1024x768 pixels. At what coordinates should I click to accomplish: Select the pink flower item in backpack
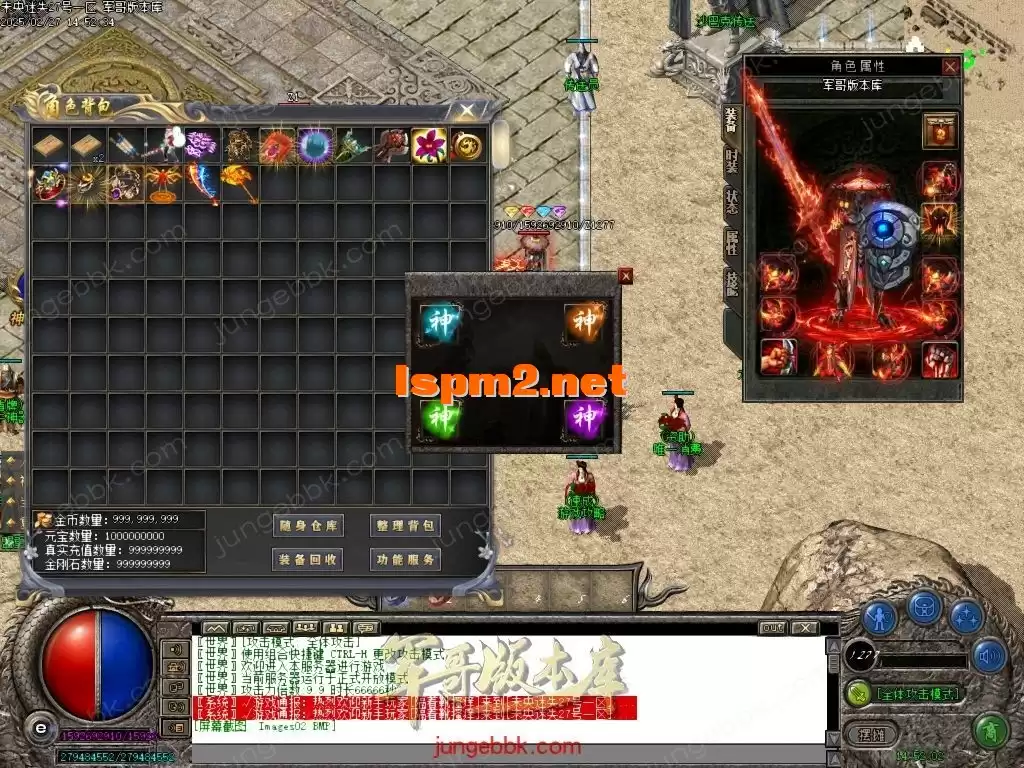pos(430,146)
